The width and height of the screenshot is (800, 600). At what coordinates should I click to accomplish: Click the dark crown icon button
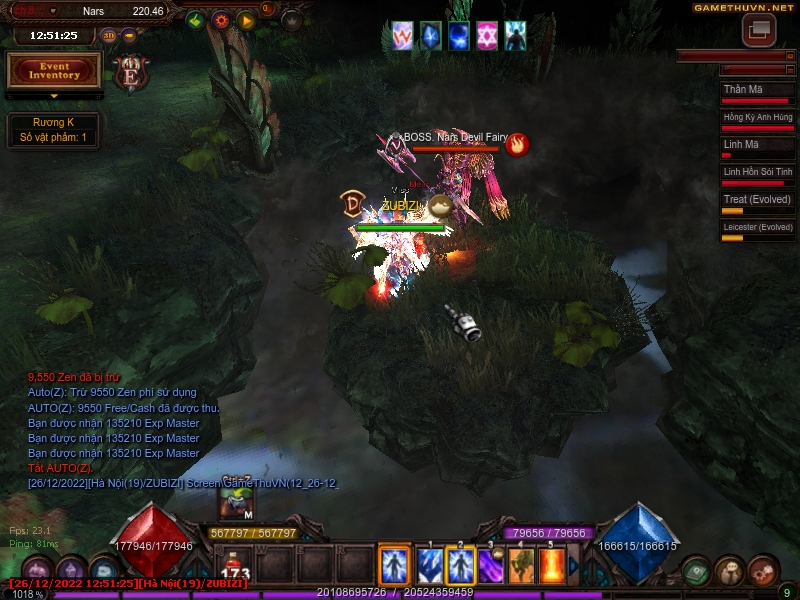point(292,19)
